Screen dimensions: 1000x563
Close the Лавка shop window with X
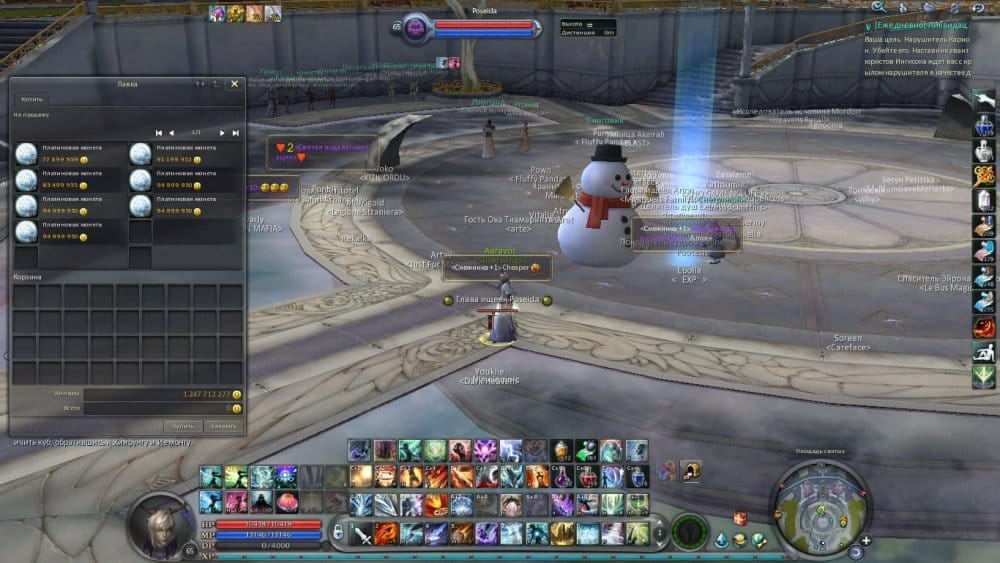tap(235, 84)
